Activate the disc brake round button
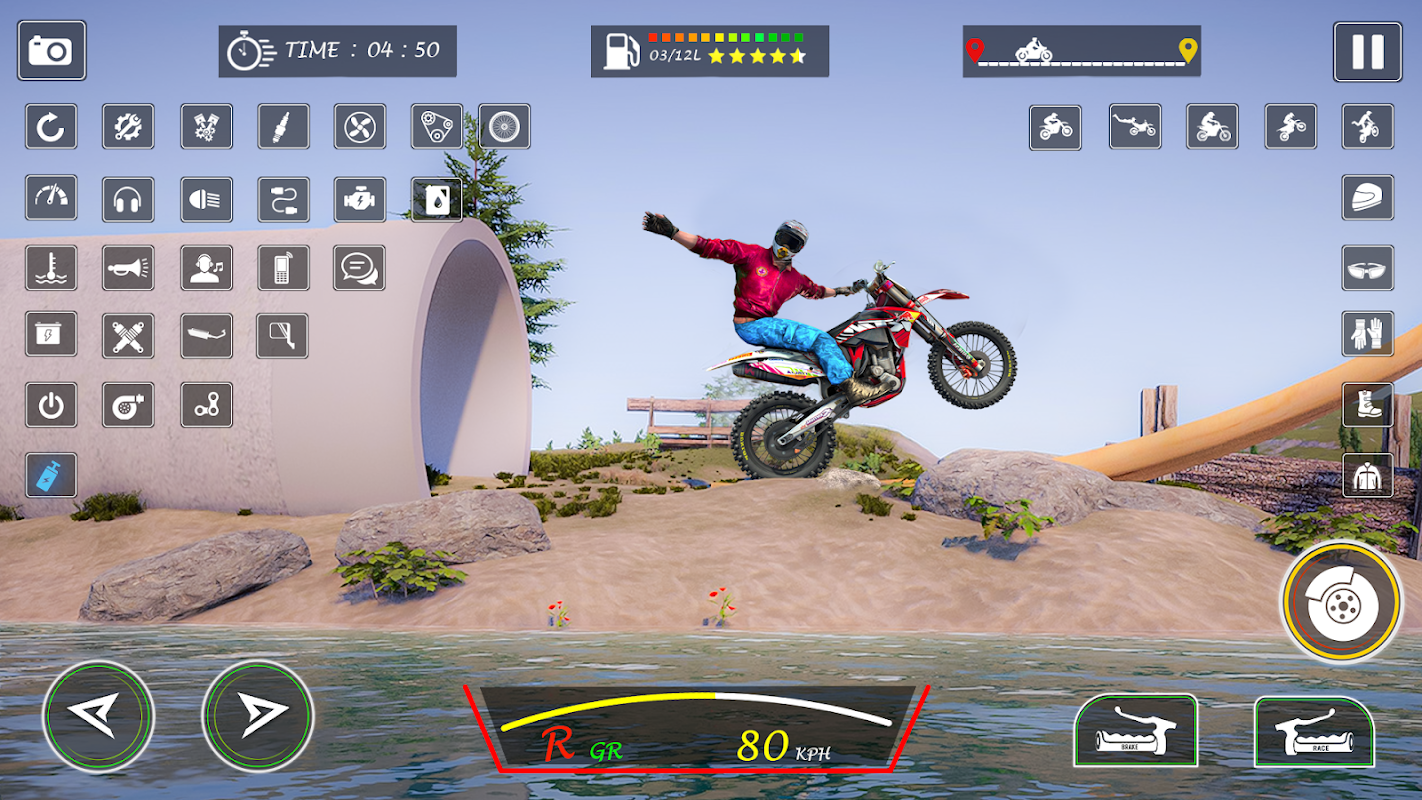Image resolution: width=1422 pixels, height=800 pixels. (1341, 601)
